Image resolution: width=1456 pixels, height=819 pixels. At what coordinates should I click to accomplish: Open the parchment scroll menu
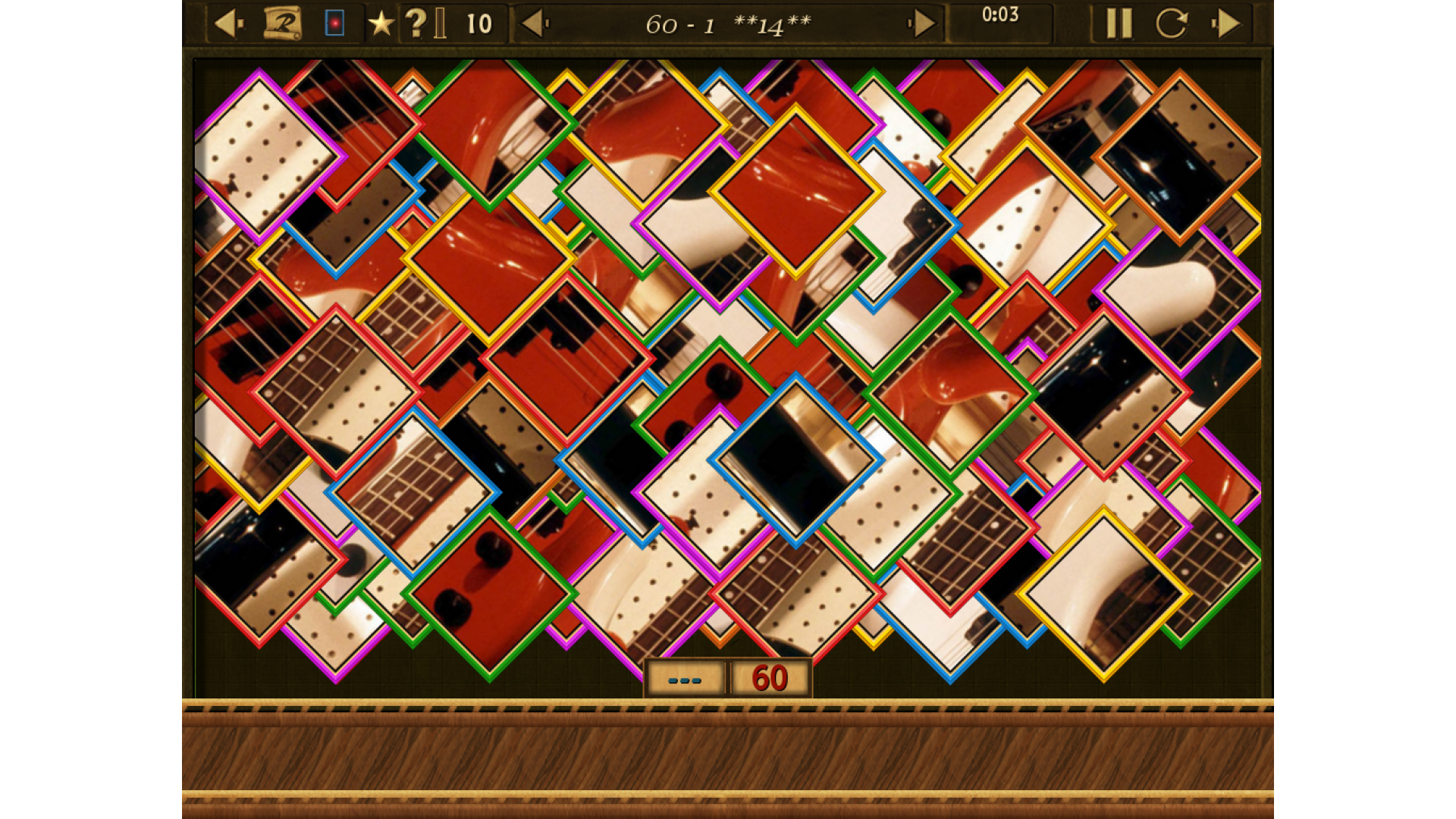pos(282,24)
